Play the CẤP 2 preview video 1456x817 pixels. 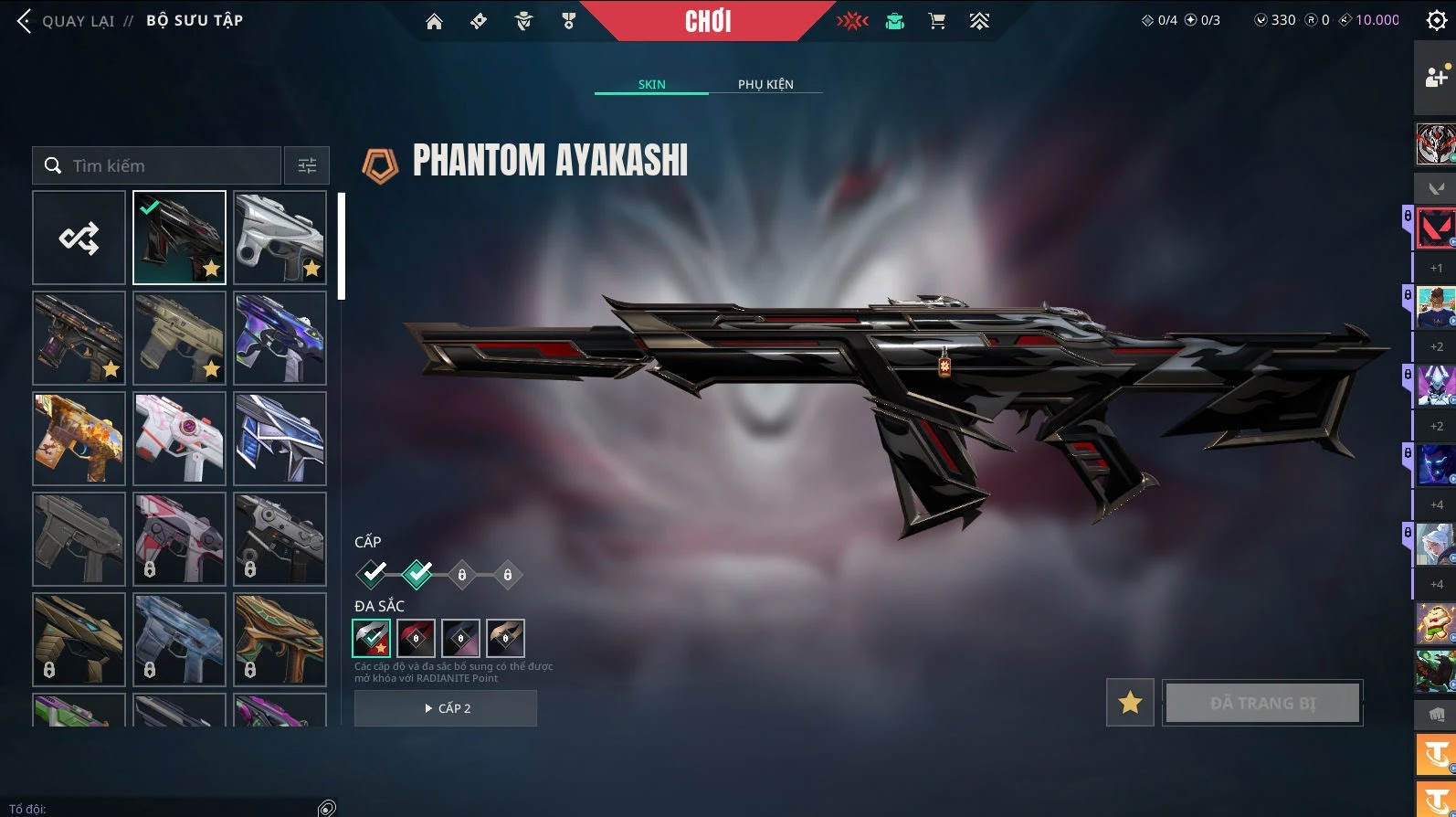point(446,708)
